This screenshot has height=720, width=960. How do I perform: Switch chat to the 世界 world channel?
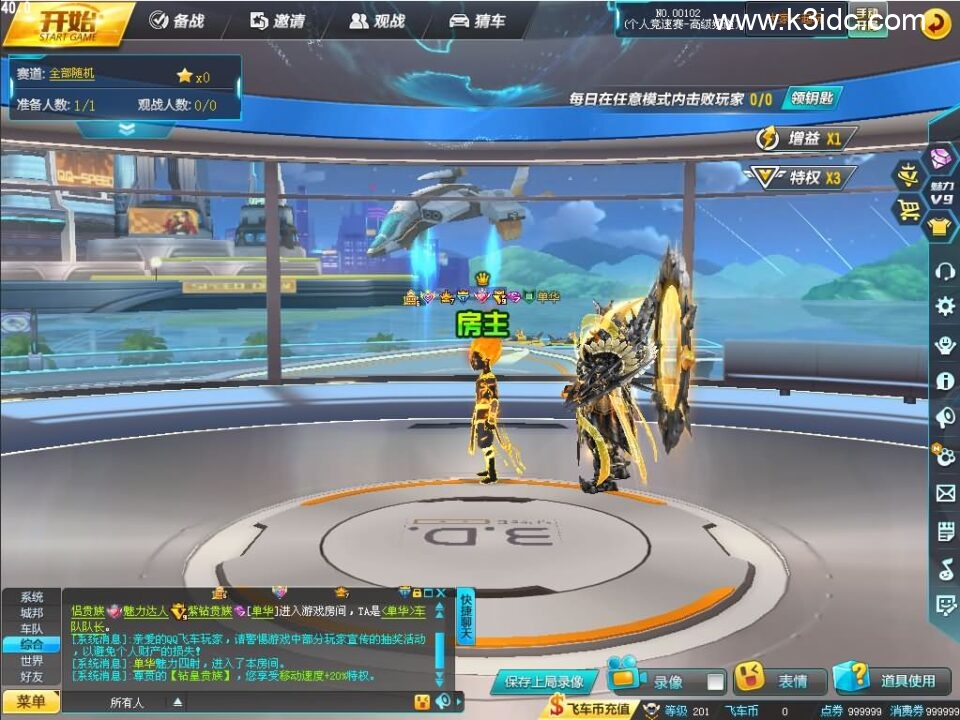point(32,661)
